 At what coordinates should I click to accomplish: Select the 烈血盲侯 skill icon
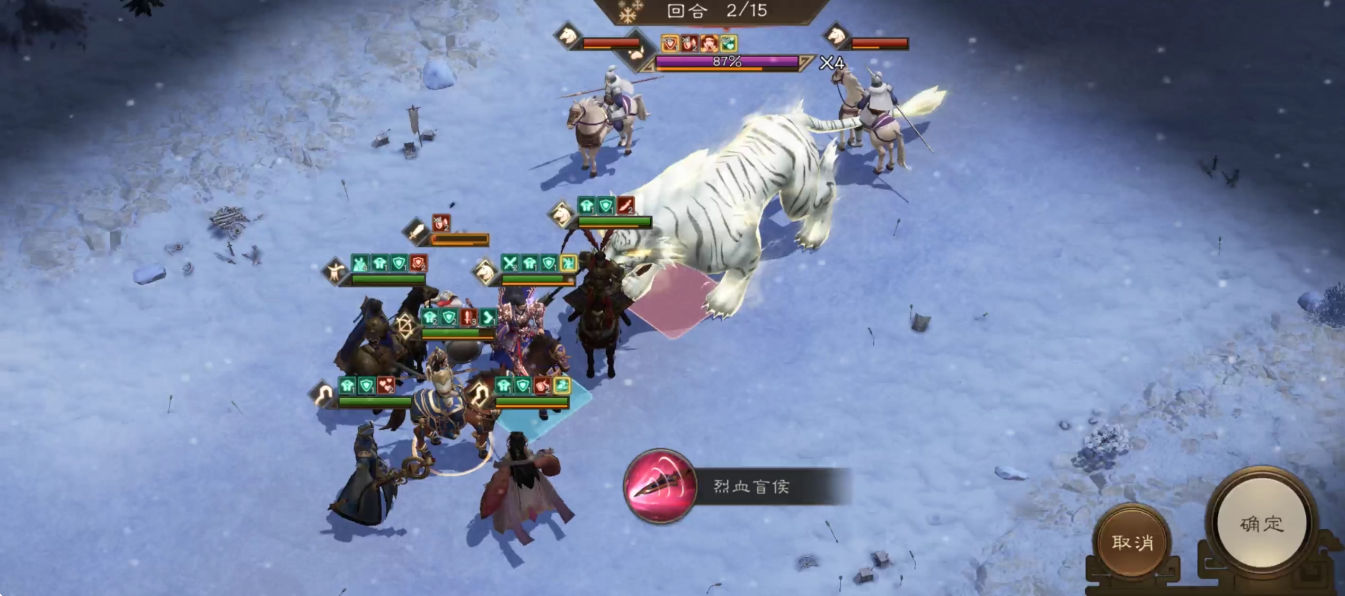(660, 487)
